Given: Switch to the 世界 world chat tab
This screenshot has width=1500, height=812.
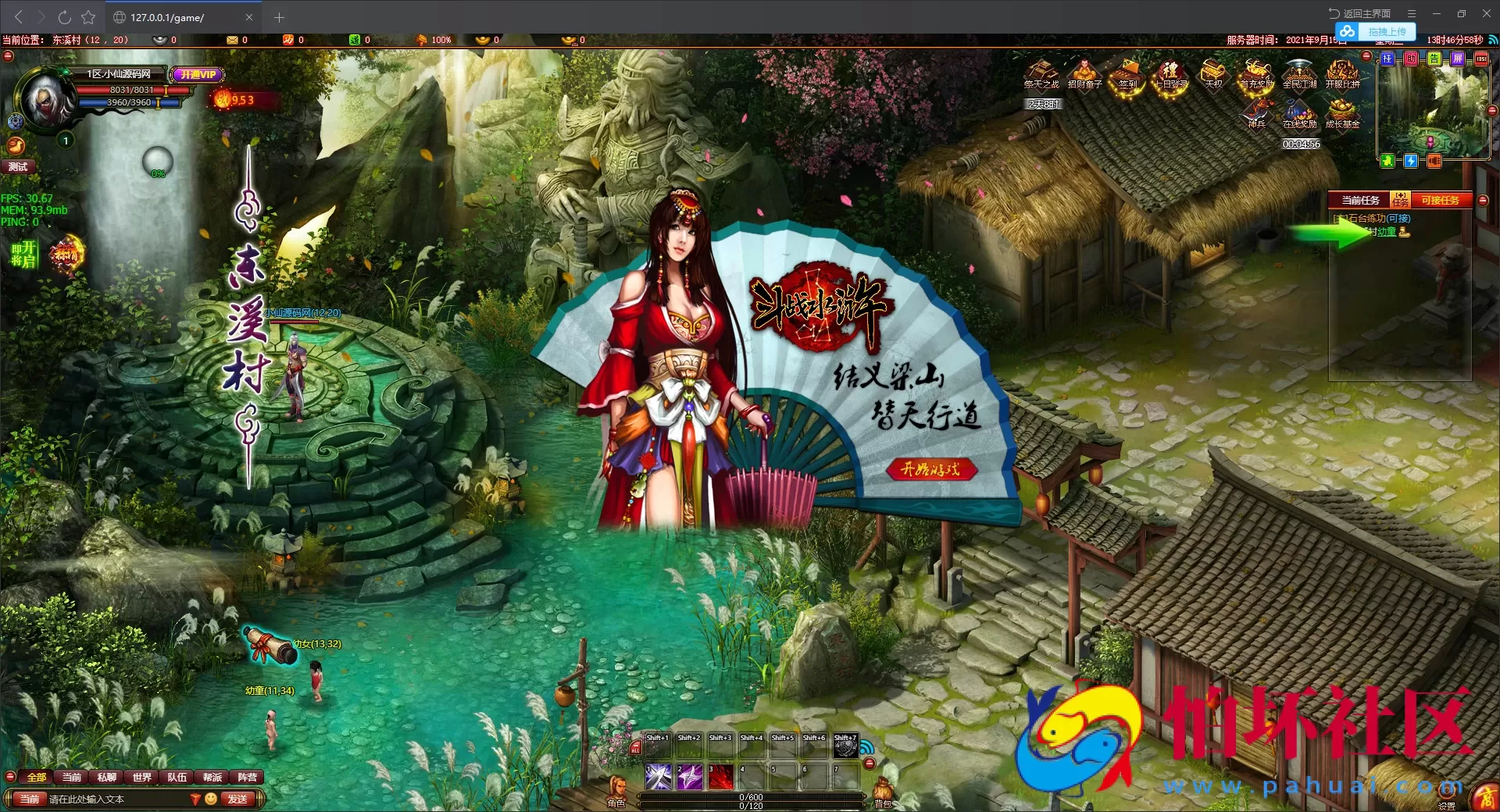Looking at the screenshot, I should 141,778.
